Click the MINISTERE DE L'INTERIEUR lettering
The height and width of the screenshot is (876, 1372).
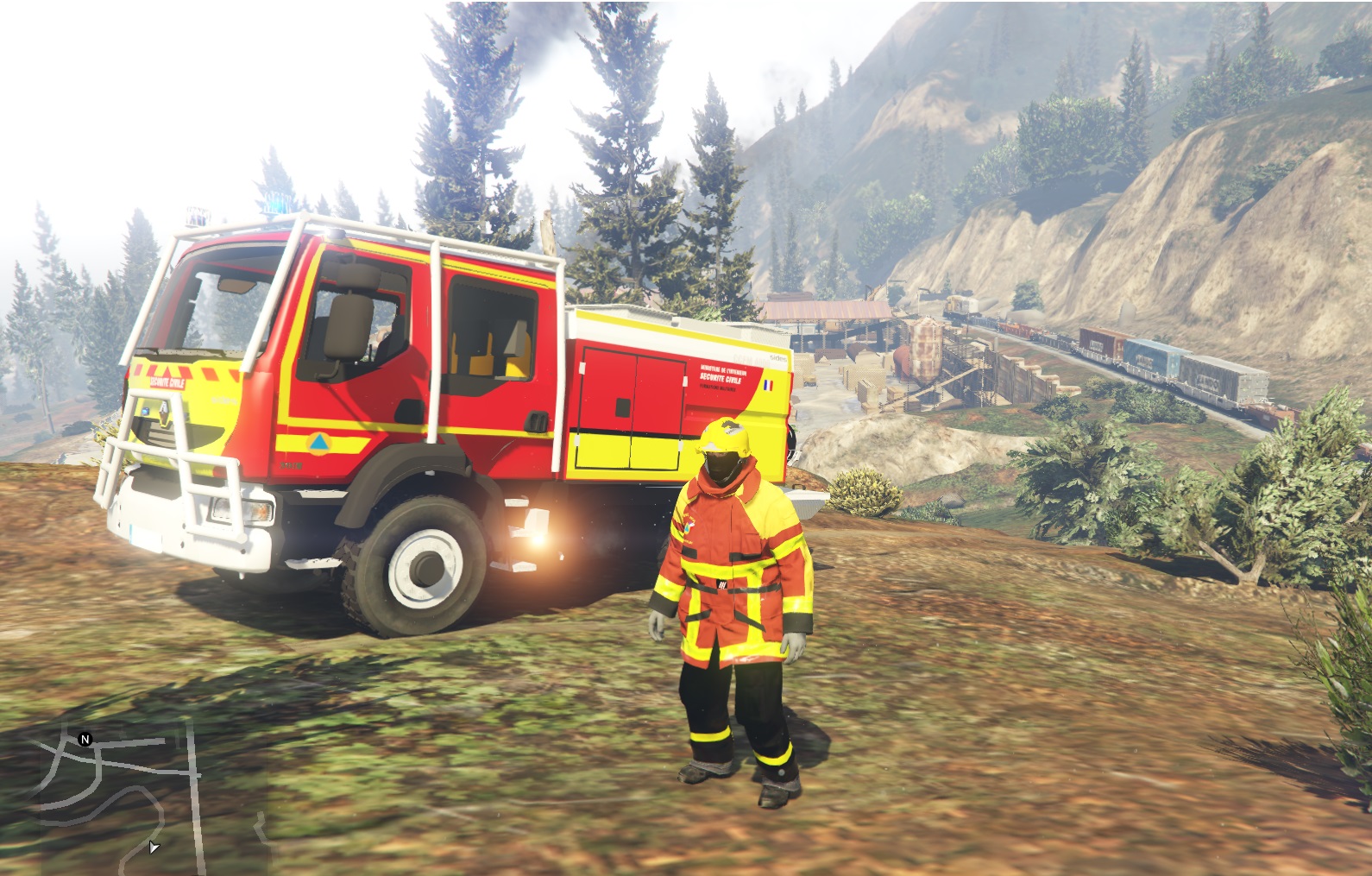(724, 369)
